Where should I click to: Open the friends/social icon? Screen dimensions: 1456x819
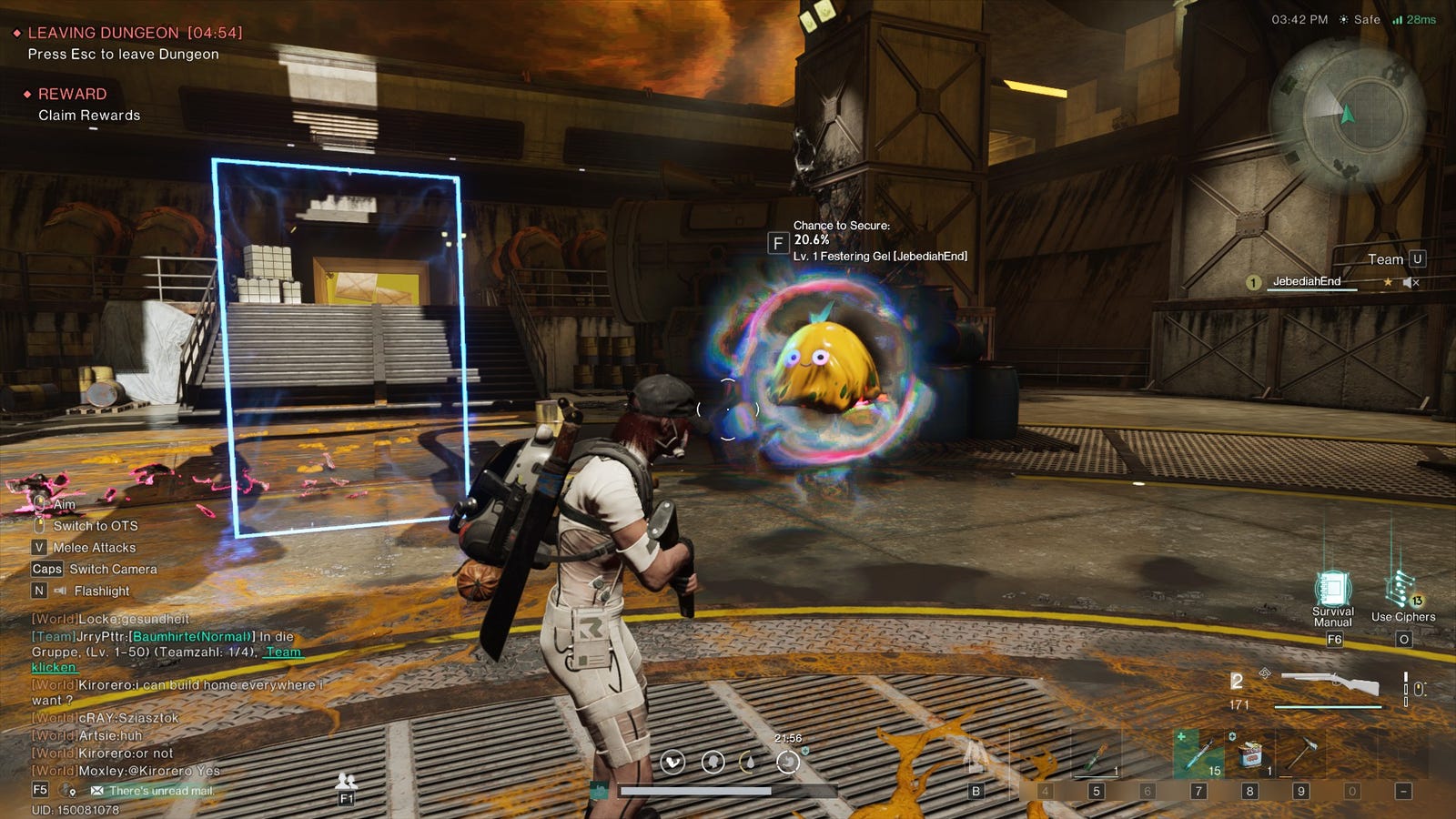(346, 781)
